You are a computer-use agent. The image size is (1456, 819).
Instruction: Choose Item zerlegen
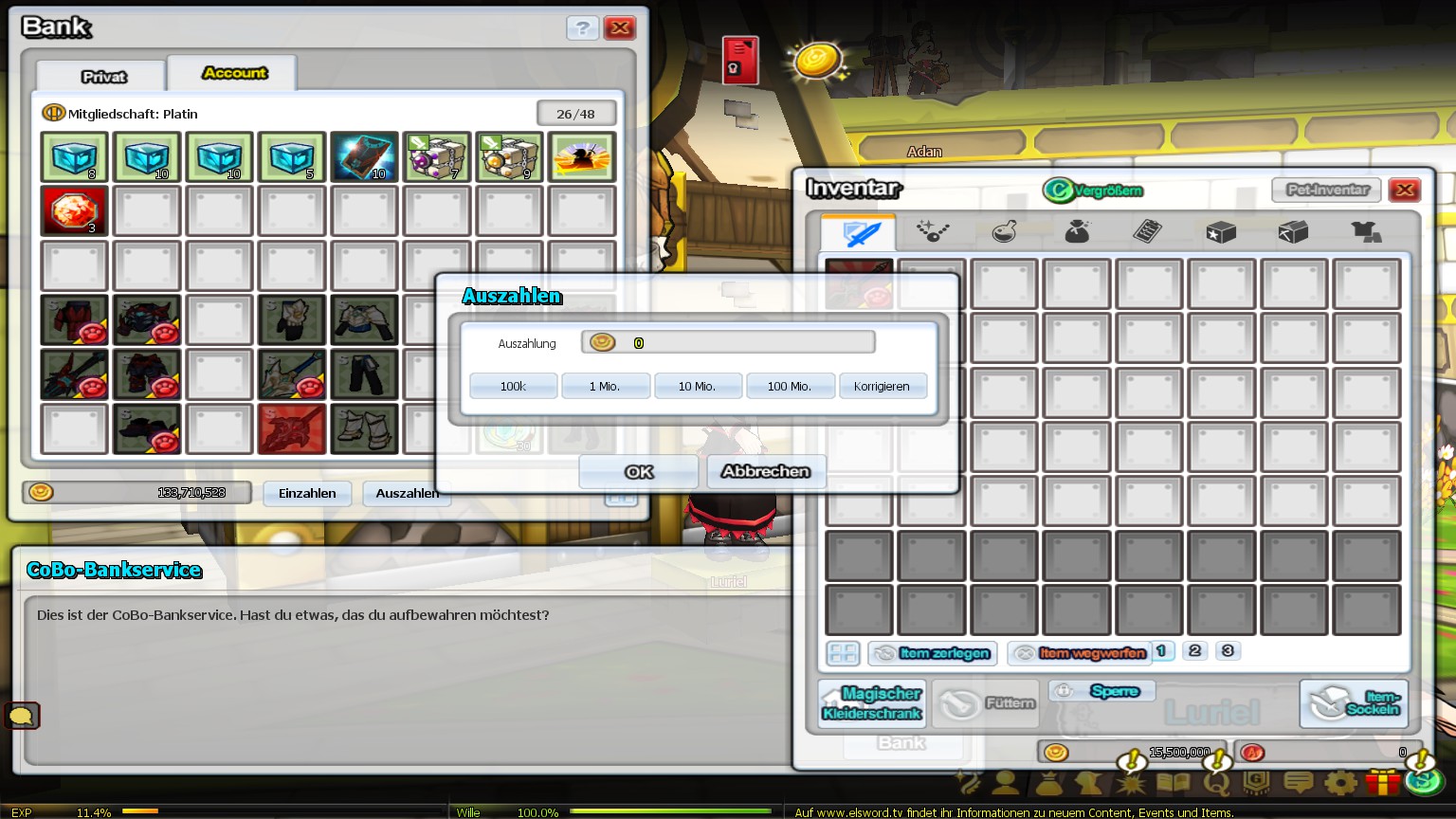933,653
